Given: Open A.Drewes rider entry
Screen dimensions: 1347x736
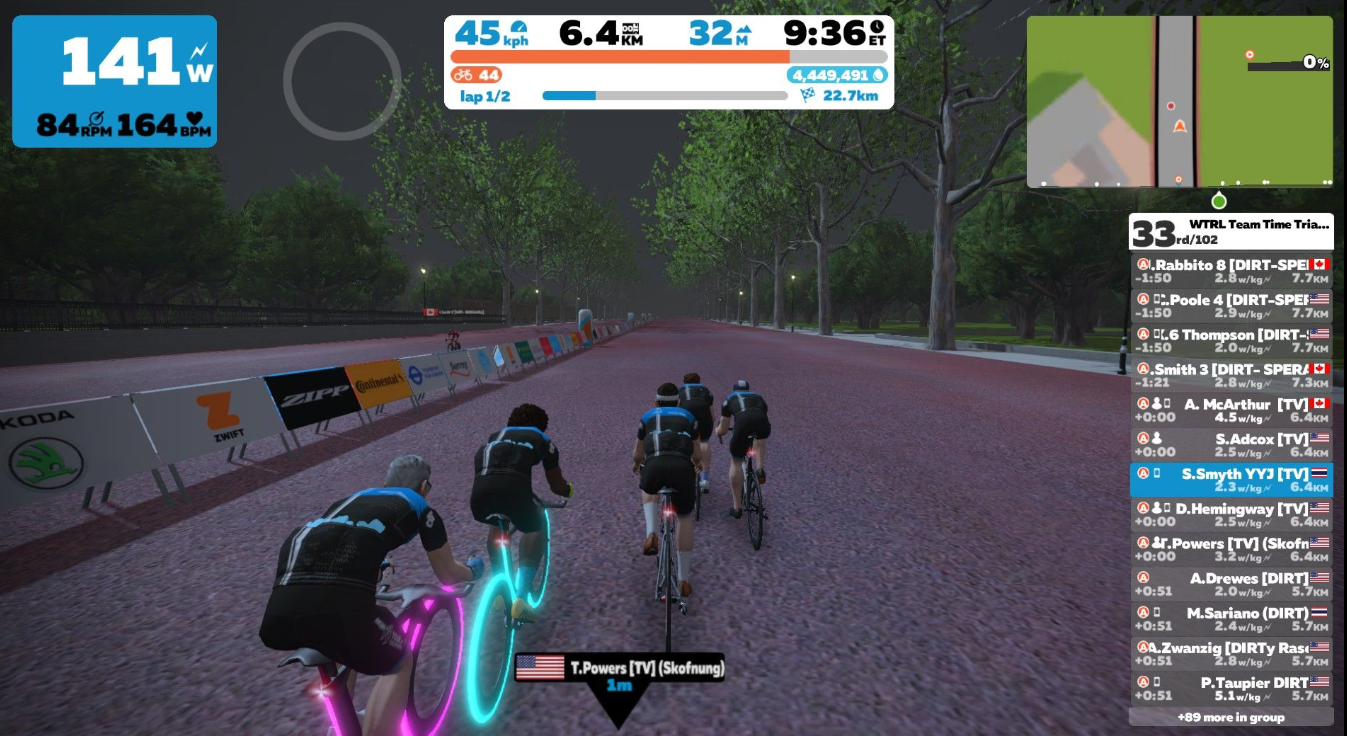Looking at the screenshot, I should pos(1231,585).
